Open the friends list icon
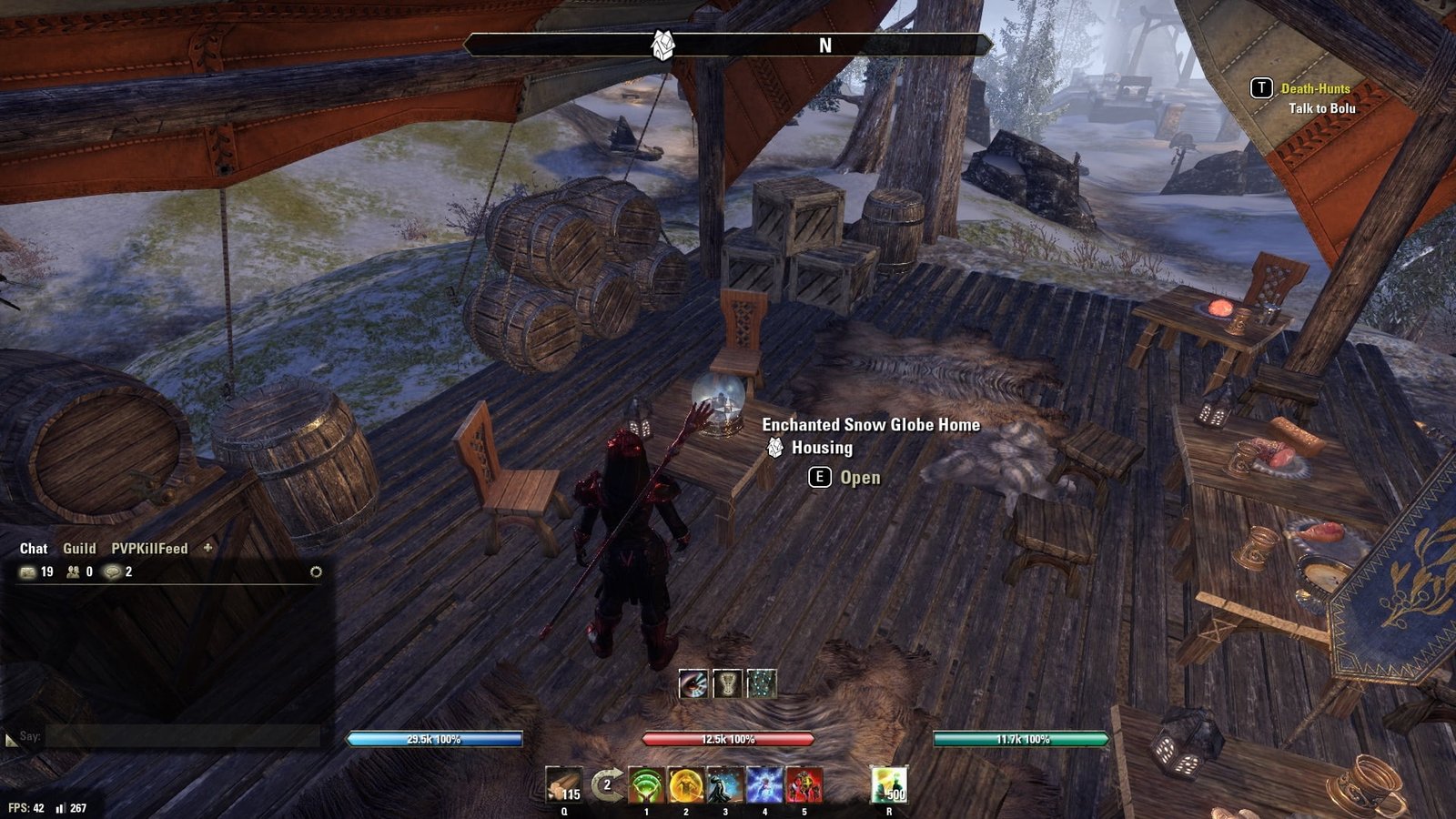 [x=73, y=572]
